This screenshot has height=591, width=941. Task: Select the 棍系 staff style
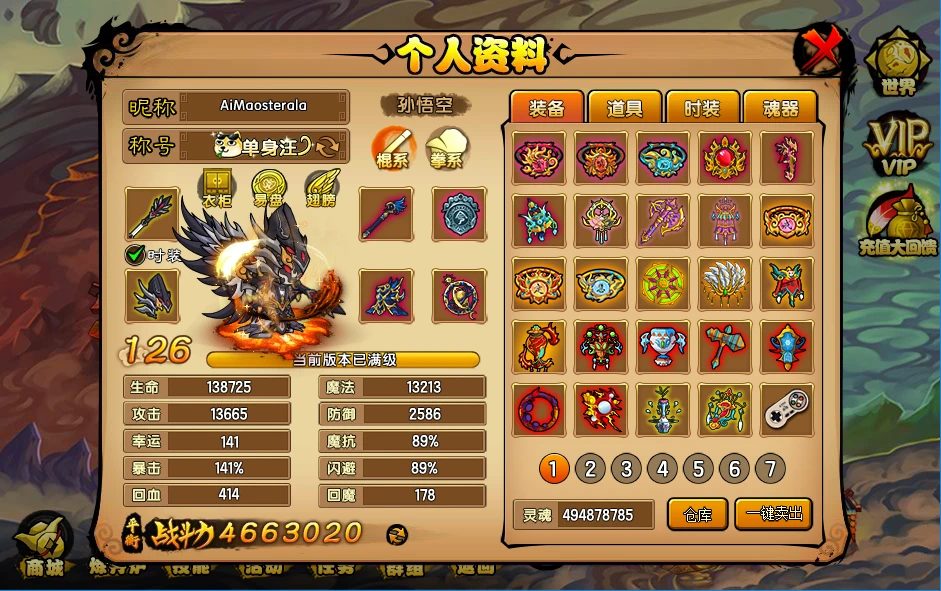pos(391,147)
